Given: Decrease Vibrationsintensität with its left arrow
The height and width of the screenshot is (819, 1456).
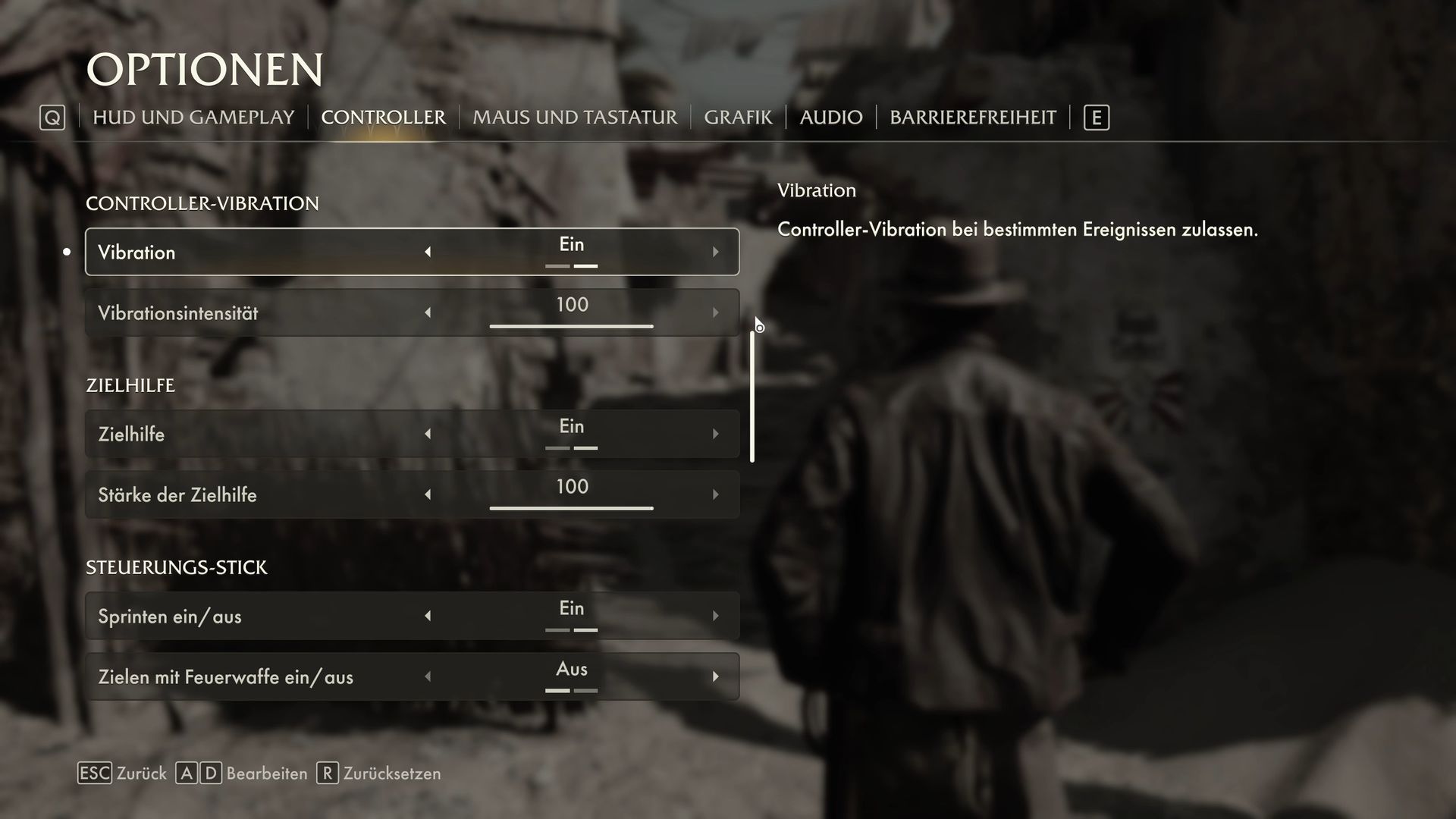Looking at the screenshot, I should point(428,312).
